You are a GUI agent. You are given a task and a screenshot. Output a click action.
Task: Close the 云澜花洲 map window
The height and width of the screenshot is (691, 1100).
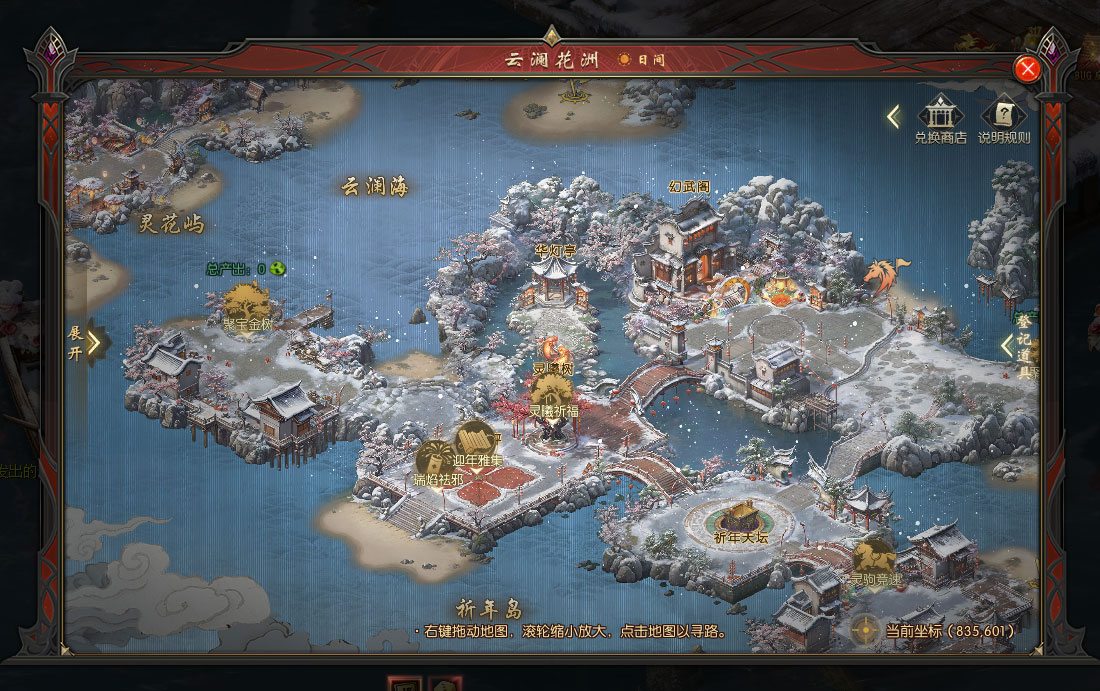point(1027,69)
